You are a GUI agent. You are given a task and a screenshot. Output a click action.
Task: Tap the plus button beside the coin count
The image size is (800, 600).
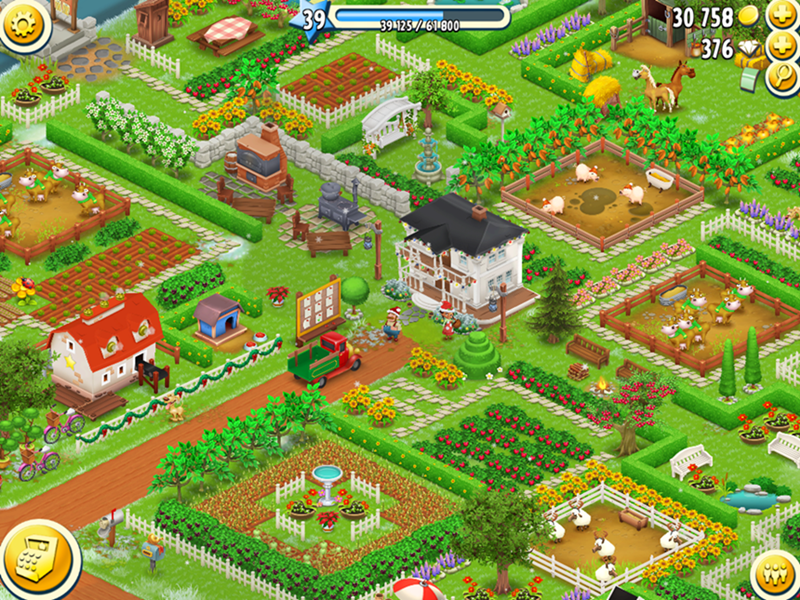781,16
